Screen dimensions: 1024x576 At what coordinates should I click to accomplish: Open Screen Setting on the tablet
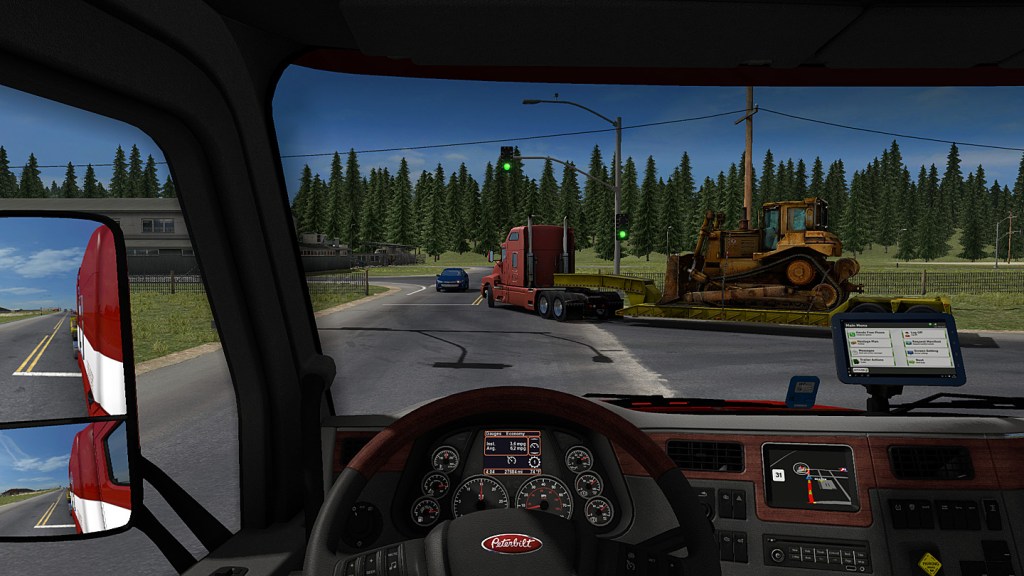tap(927, 352)
